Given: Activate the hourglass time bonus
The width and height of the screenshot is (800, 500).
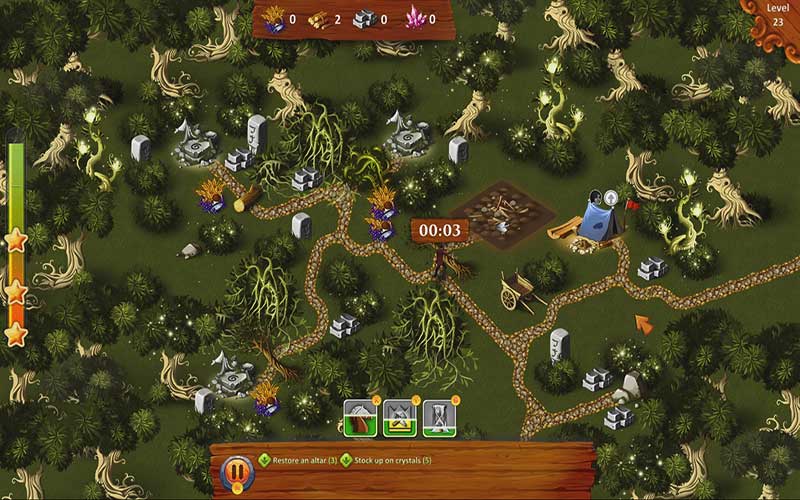Looking at the screenshot, I should pos(438,418).
